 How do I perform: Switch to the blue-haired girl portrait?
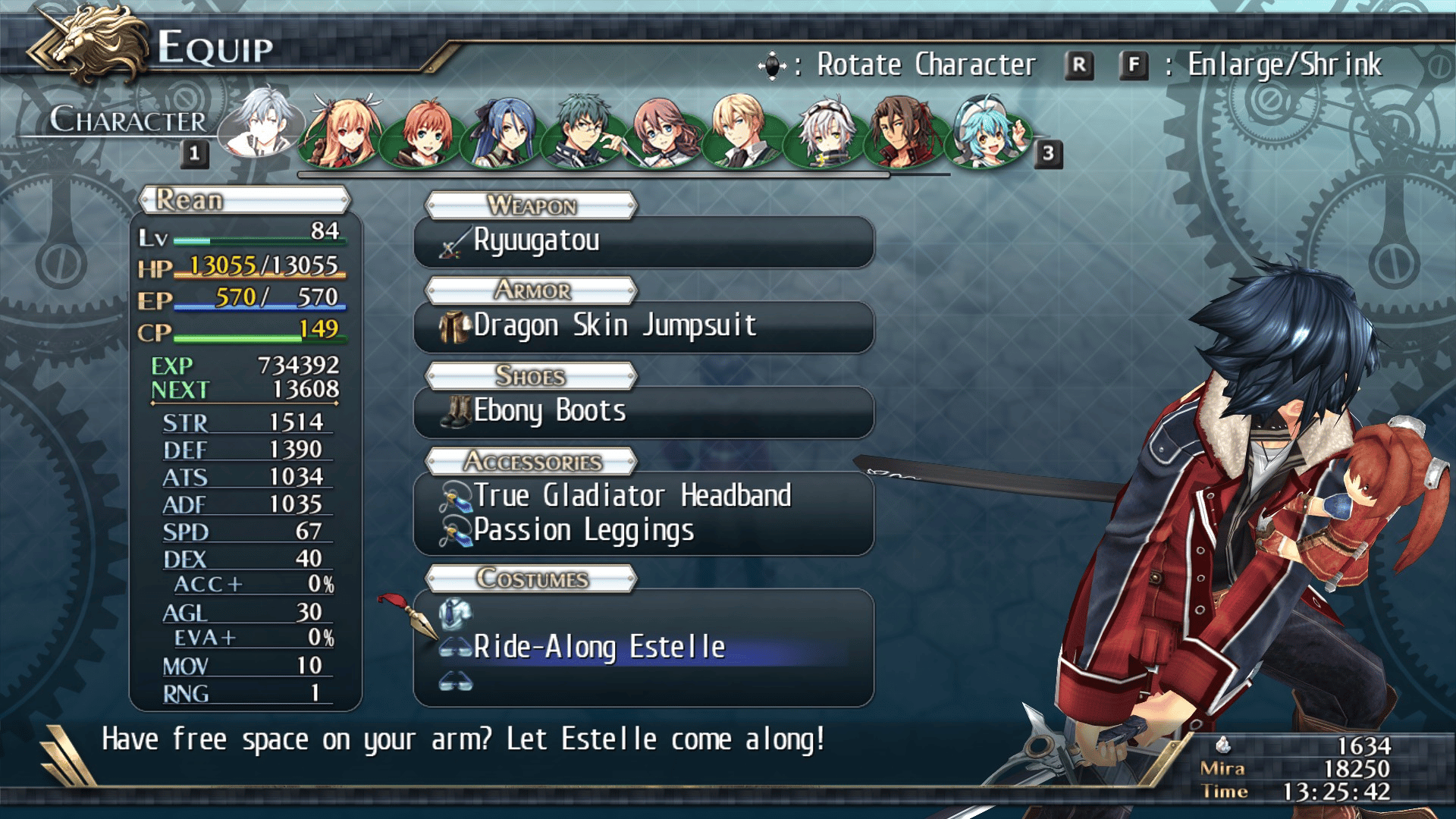point(504,132)
